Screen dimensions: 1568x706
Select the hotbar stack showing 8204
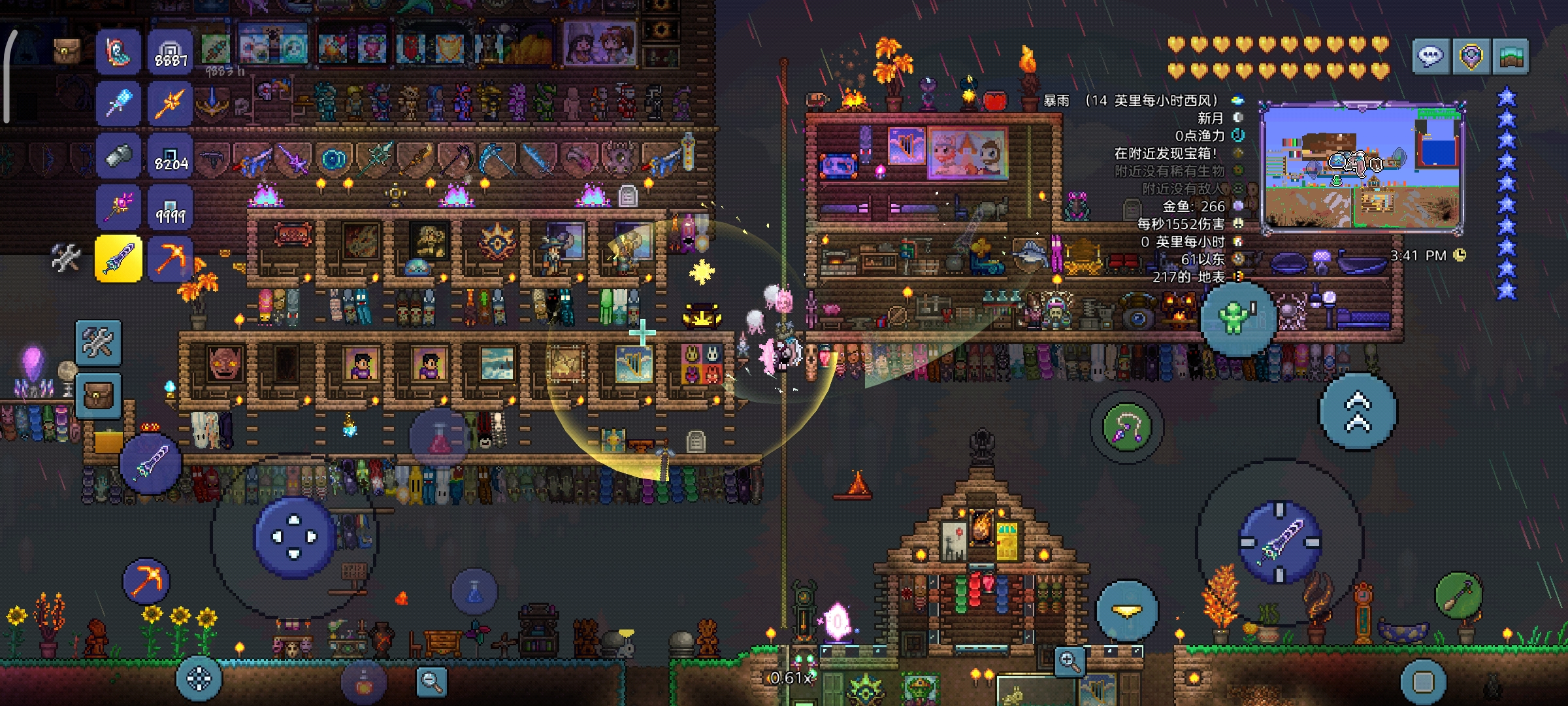click(x=170, y=156)
